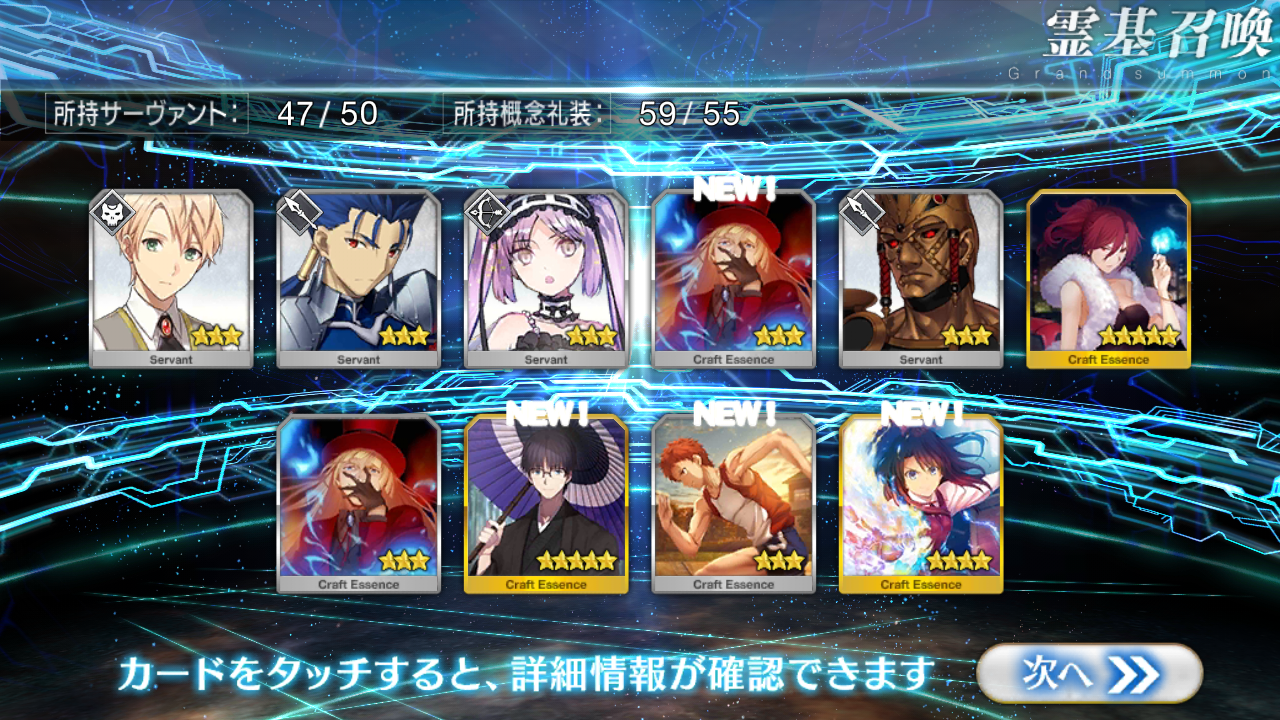Open the blue-haired Lancer Servant card

pos(358,275)
